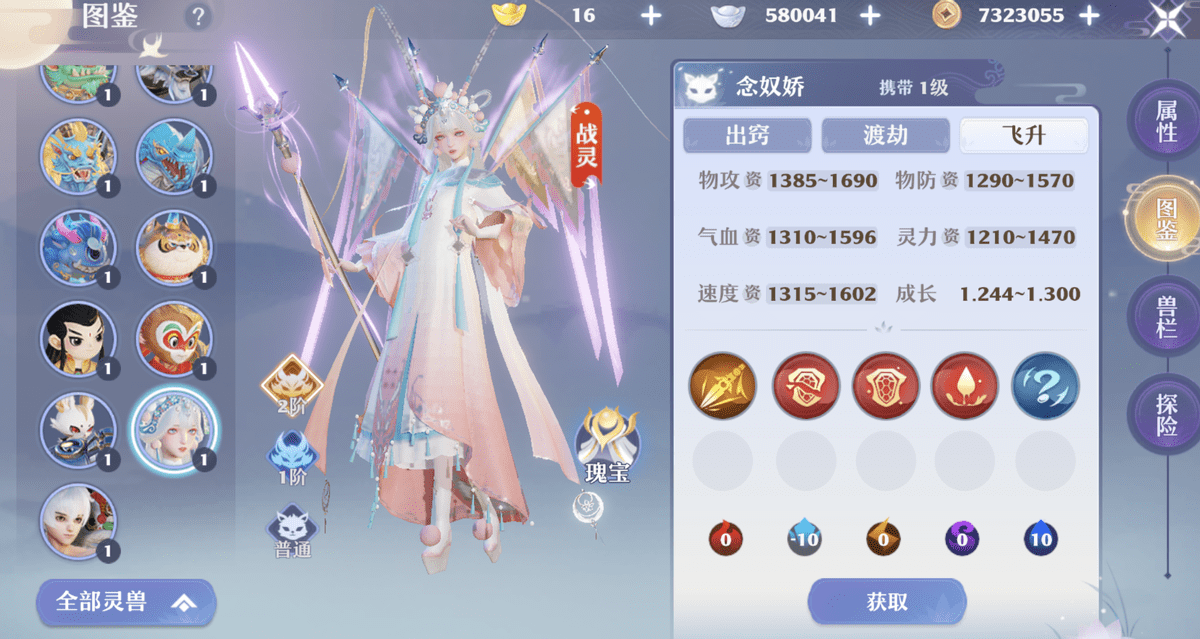Open the 探险 adventure side tab
1200x639 pixels.
pos(1166,415)
